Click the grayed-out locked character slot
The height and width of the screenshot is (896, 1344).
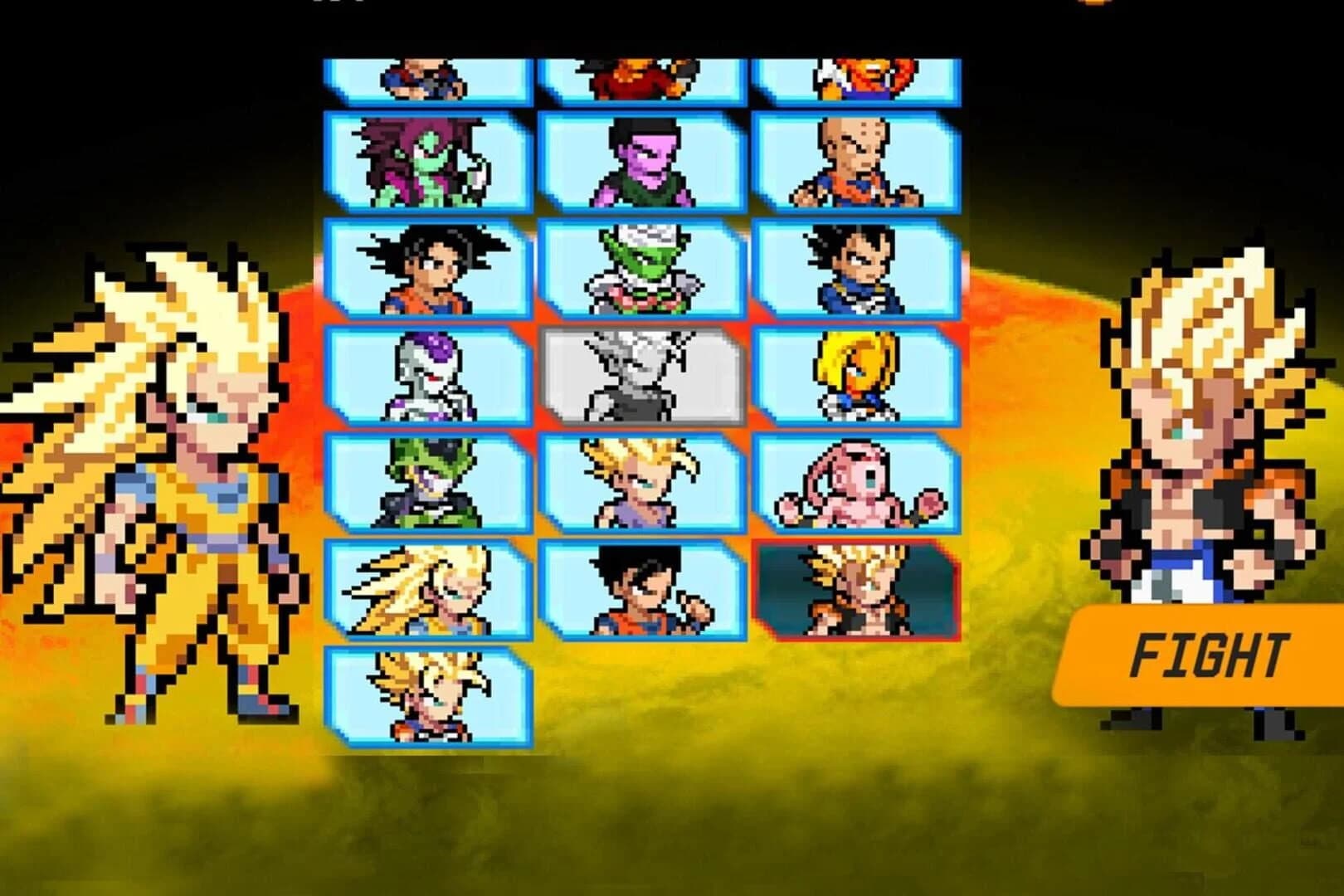pos(643,373)
